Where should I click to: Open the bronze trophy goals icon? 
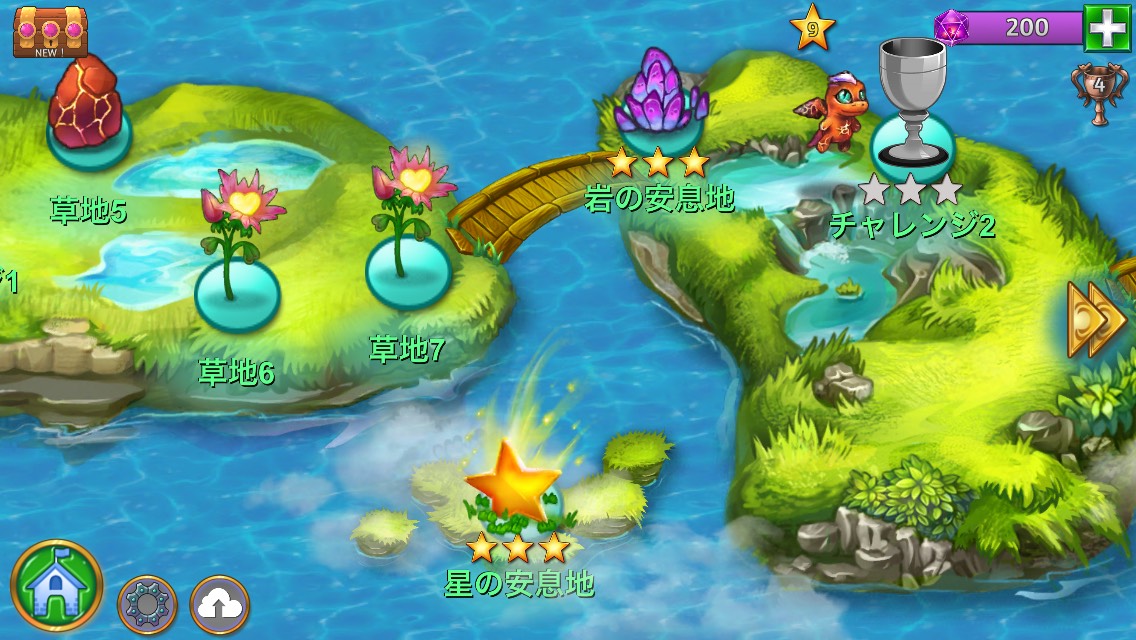[1097, 92]
